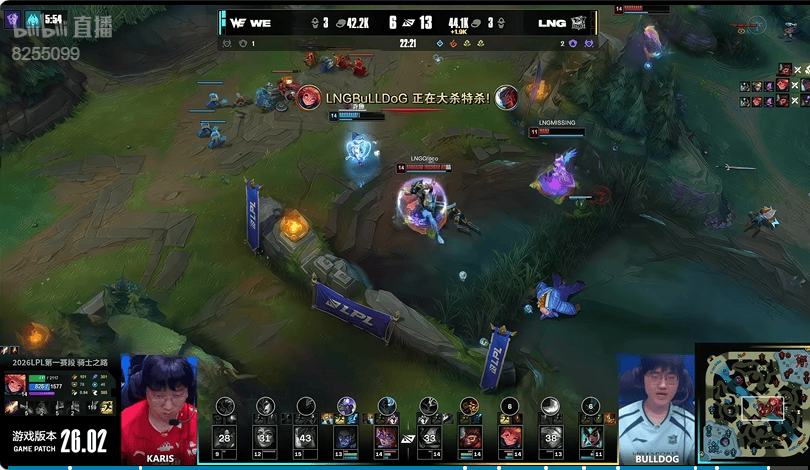Click the minimap in the corner
Screen dimensions: 810x470
[753, 407]
